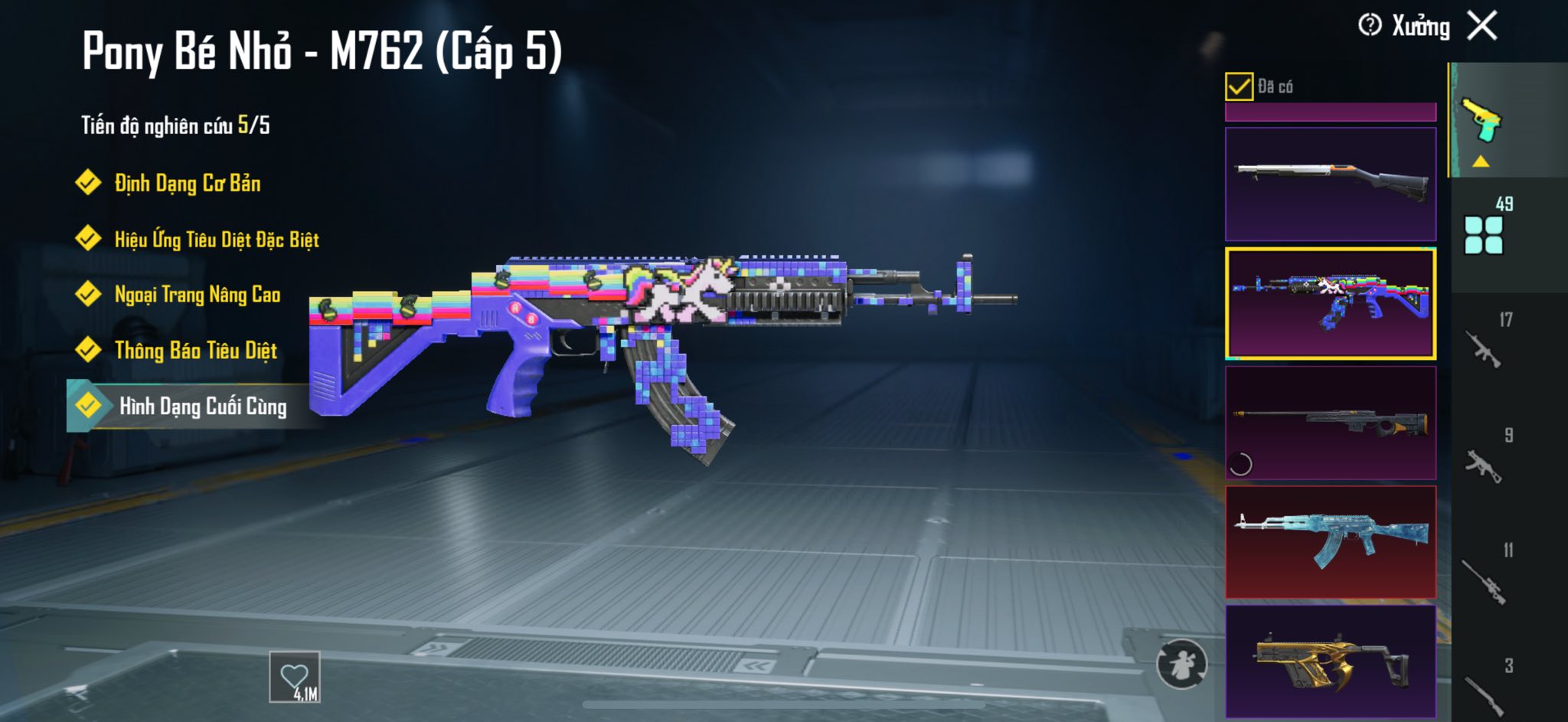Open the SMG category tab with 9

coord(1485,459)
